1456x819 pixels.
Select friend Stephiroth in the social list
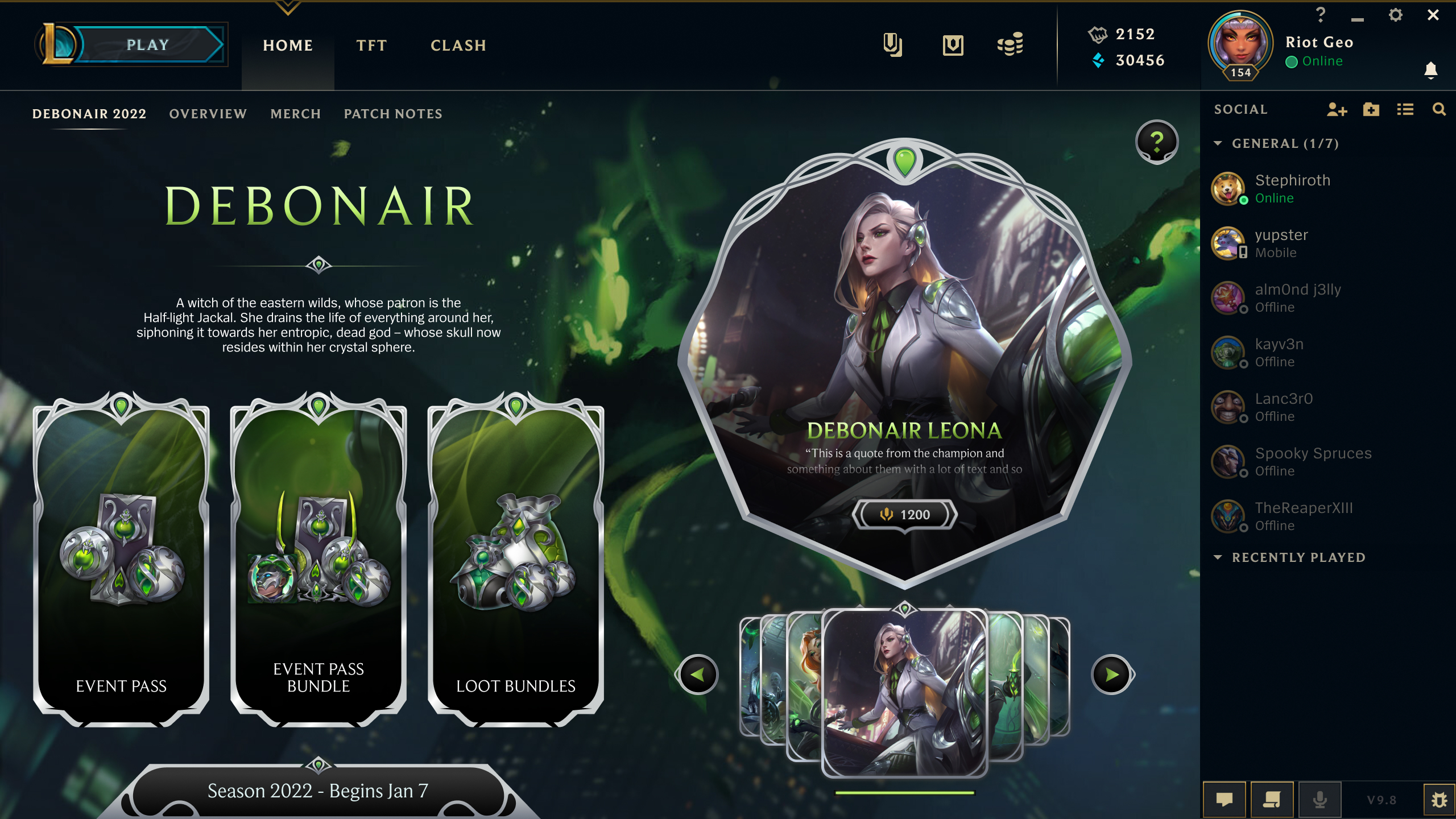(x=1292, y=188)
